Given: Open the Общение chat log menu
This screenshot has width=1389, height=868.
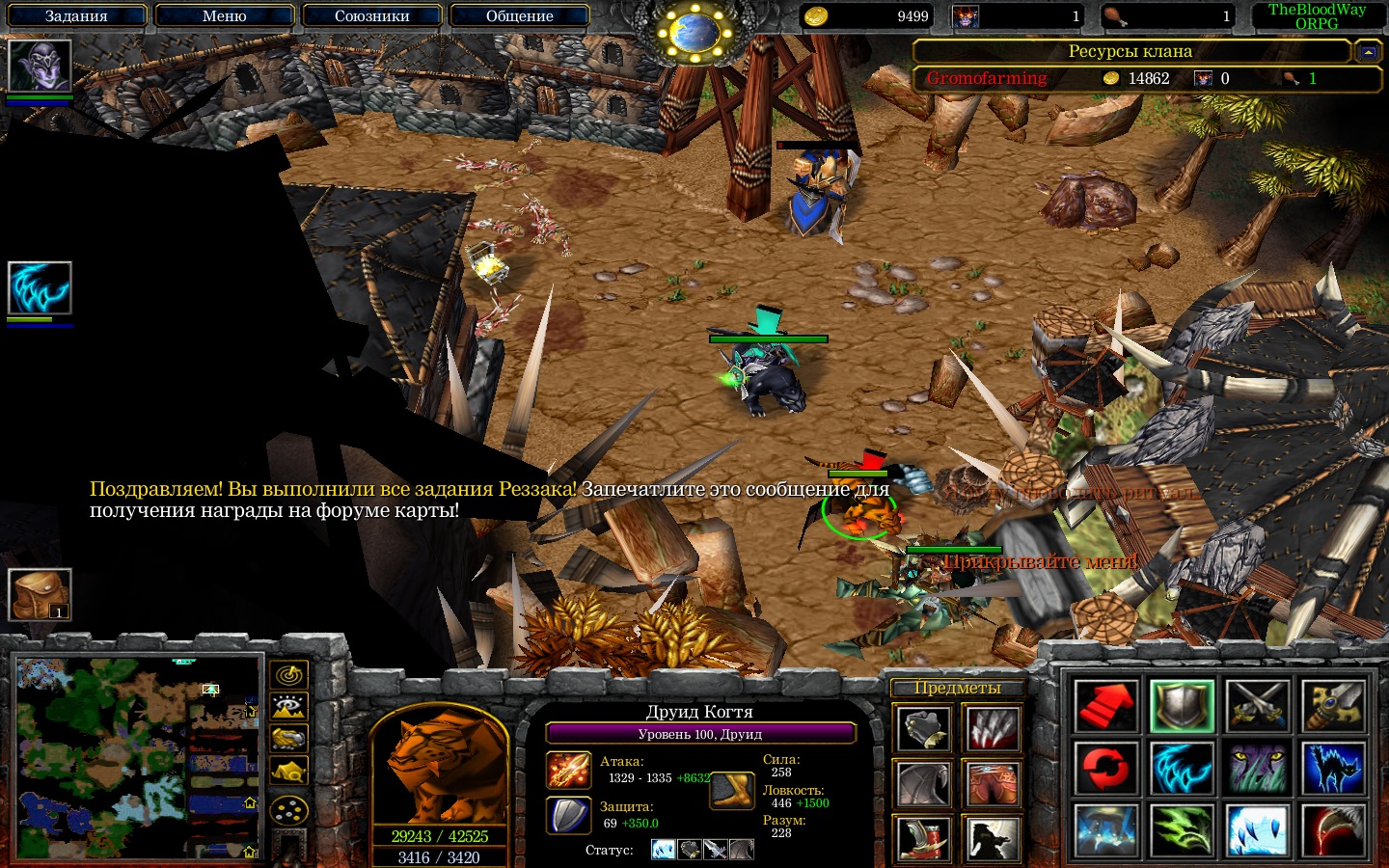Looking at the screenshot, I should (519, 16).
